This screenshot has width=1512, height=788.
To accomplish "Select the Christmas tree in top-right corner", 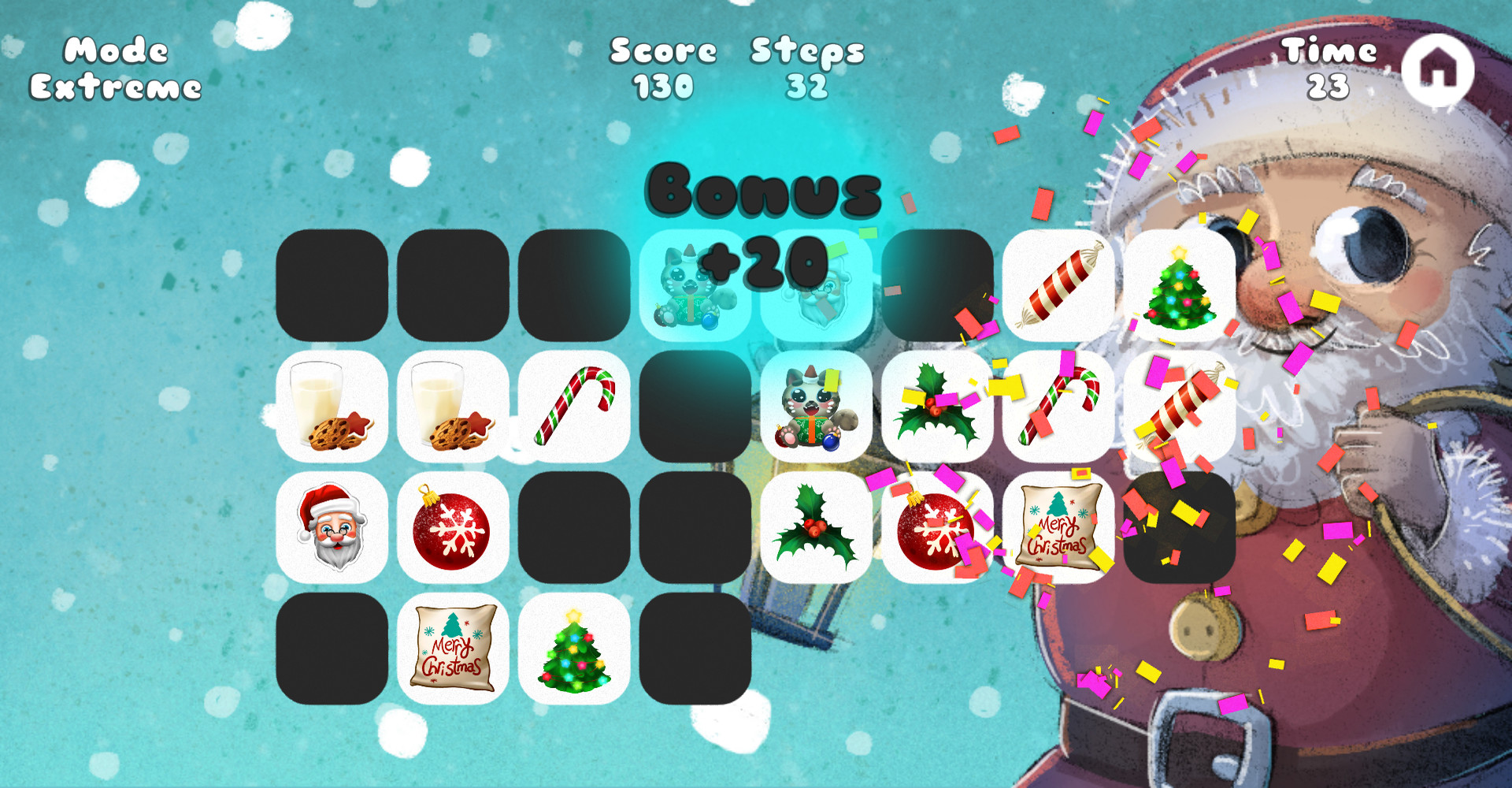I will click(x=1177, y=284).
